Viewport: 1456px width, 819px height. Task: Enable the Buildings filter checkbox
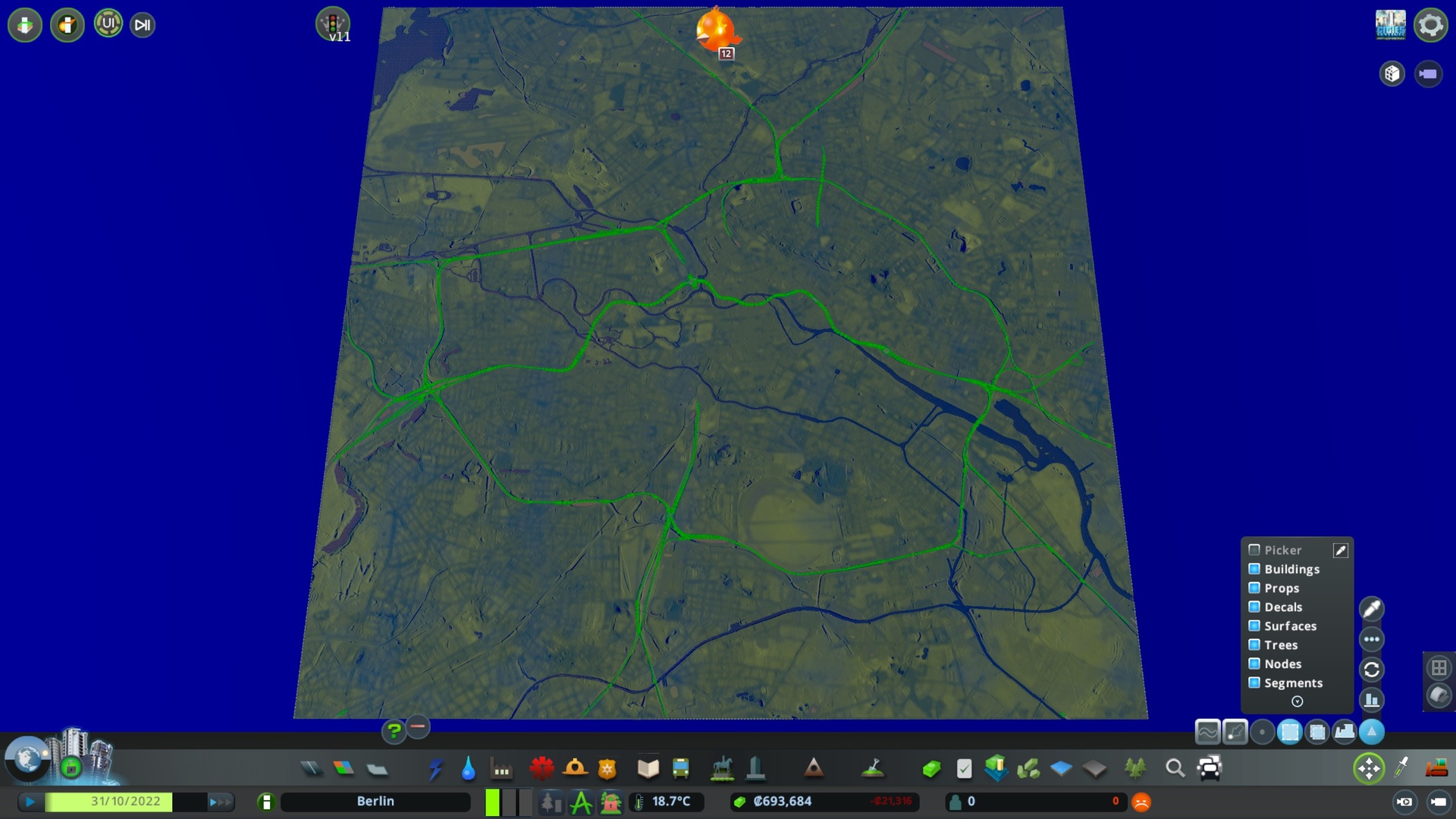click(x=1256, y=569)
